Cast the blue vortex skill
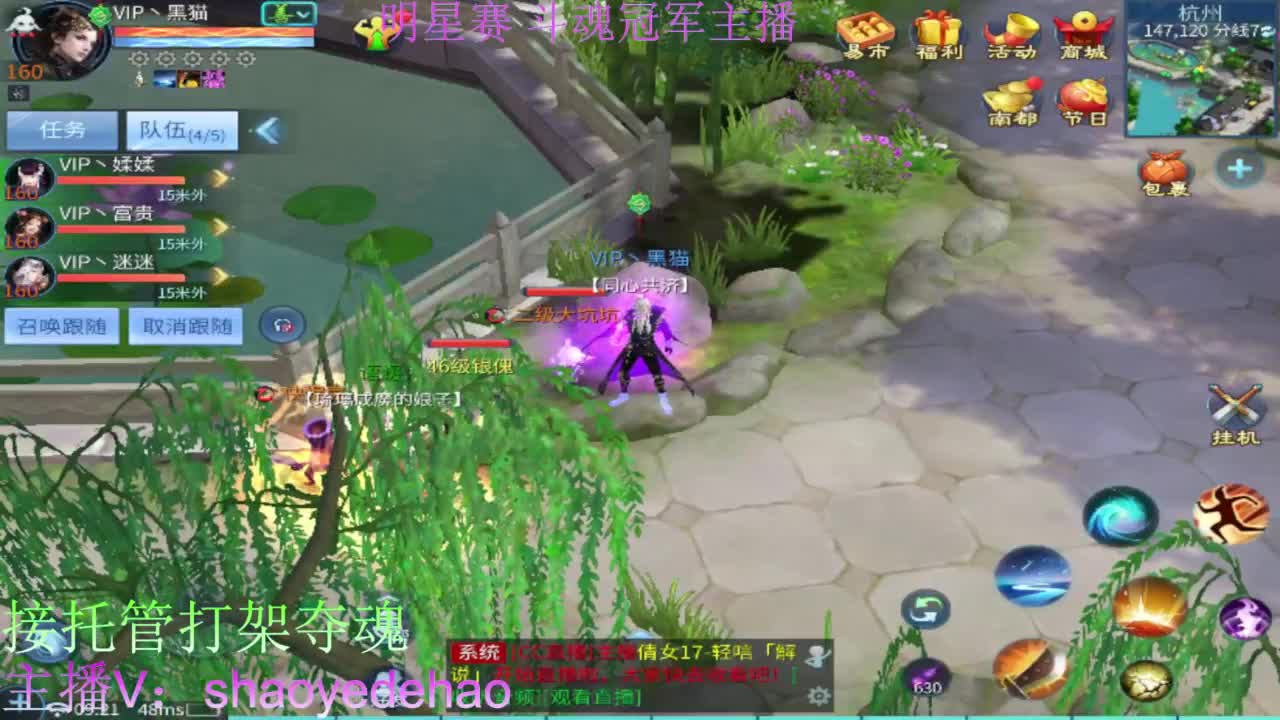Image resolution: width=1280 pixels, height=720 pixels. click(x=1120, y=516)
